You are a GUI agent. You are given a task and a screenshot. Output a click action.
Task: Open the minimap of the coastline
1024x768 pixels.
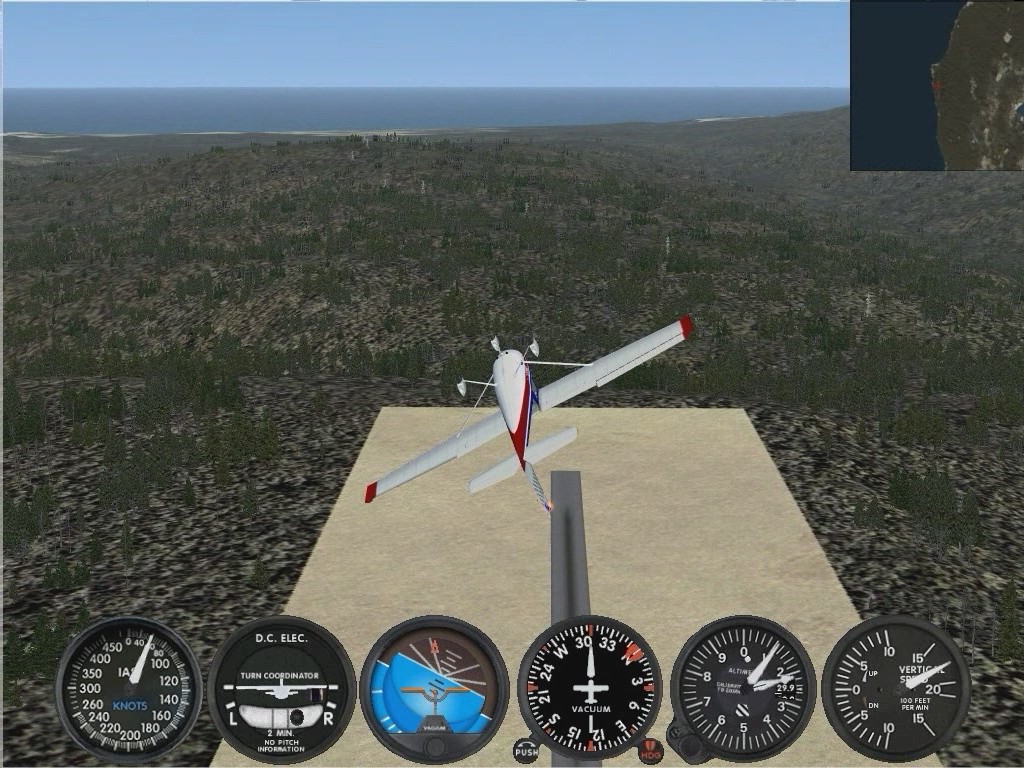(x=936, y=85)
